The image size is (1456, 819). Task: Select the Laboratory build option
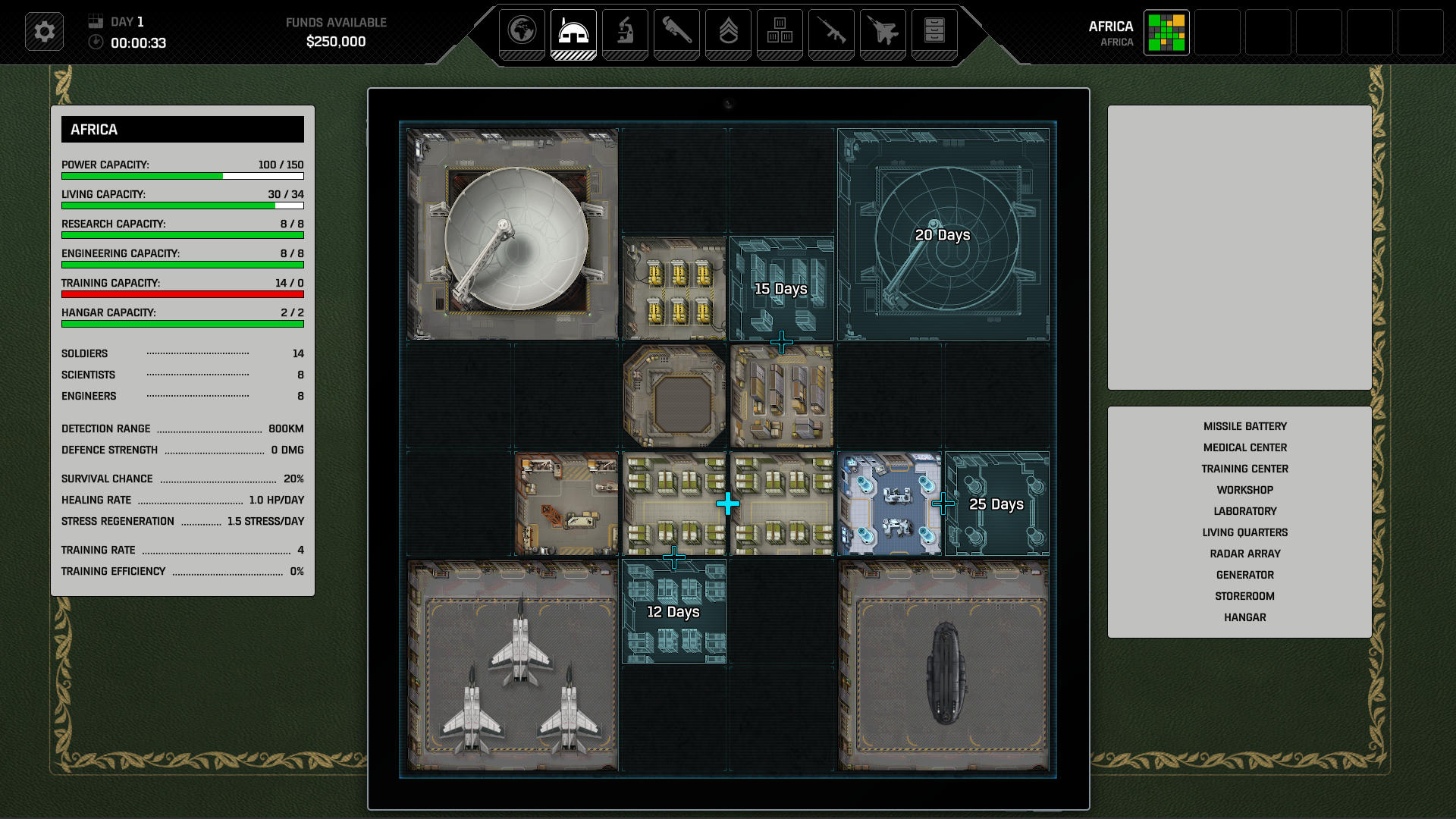(1244, 511)
